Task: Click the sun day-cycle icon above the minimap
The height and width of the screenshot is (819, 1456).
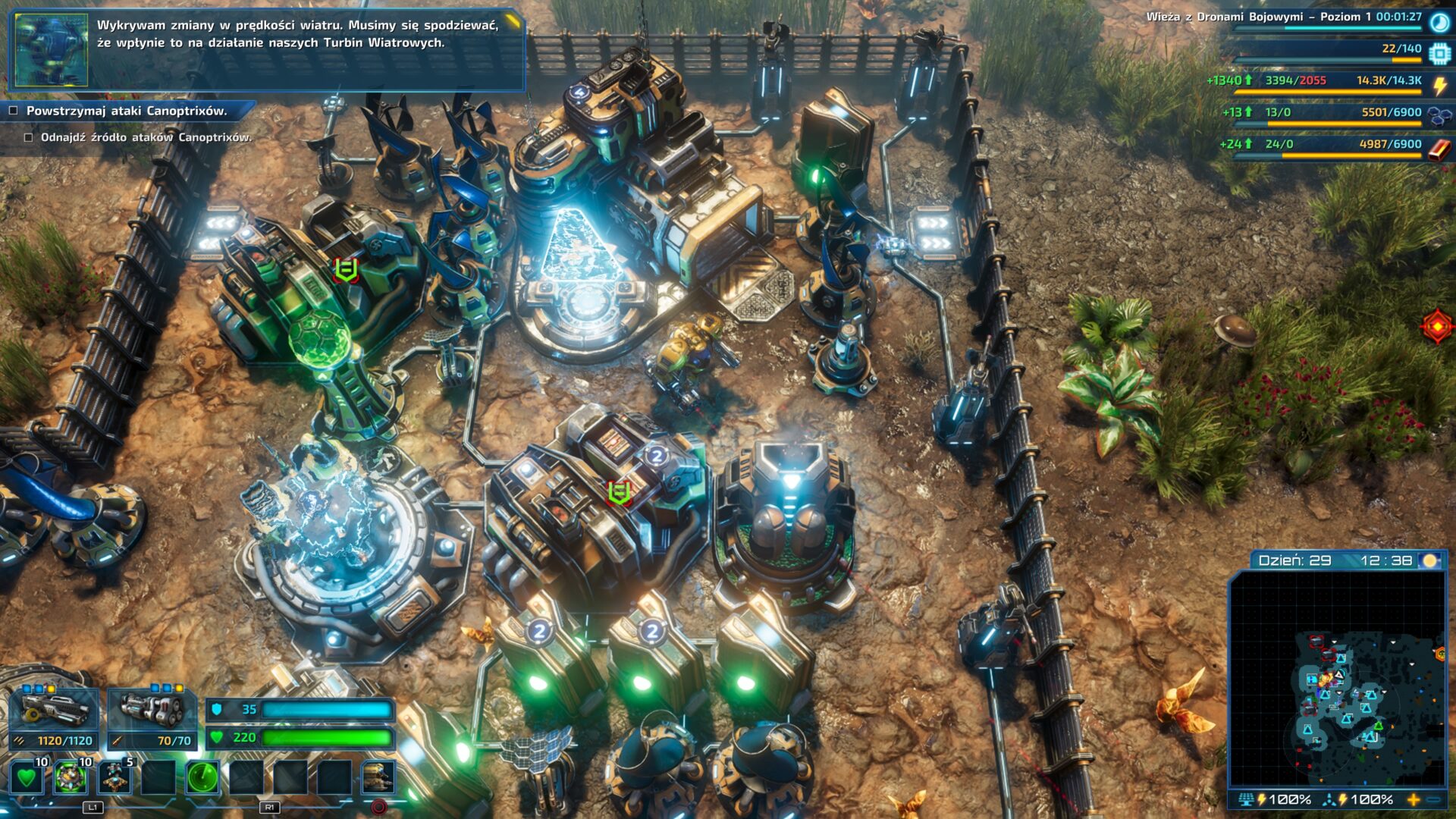Action: pyautogui.click(x=1429, y=560)
